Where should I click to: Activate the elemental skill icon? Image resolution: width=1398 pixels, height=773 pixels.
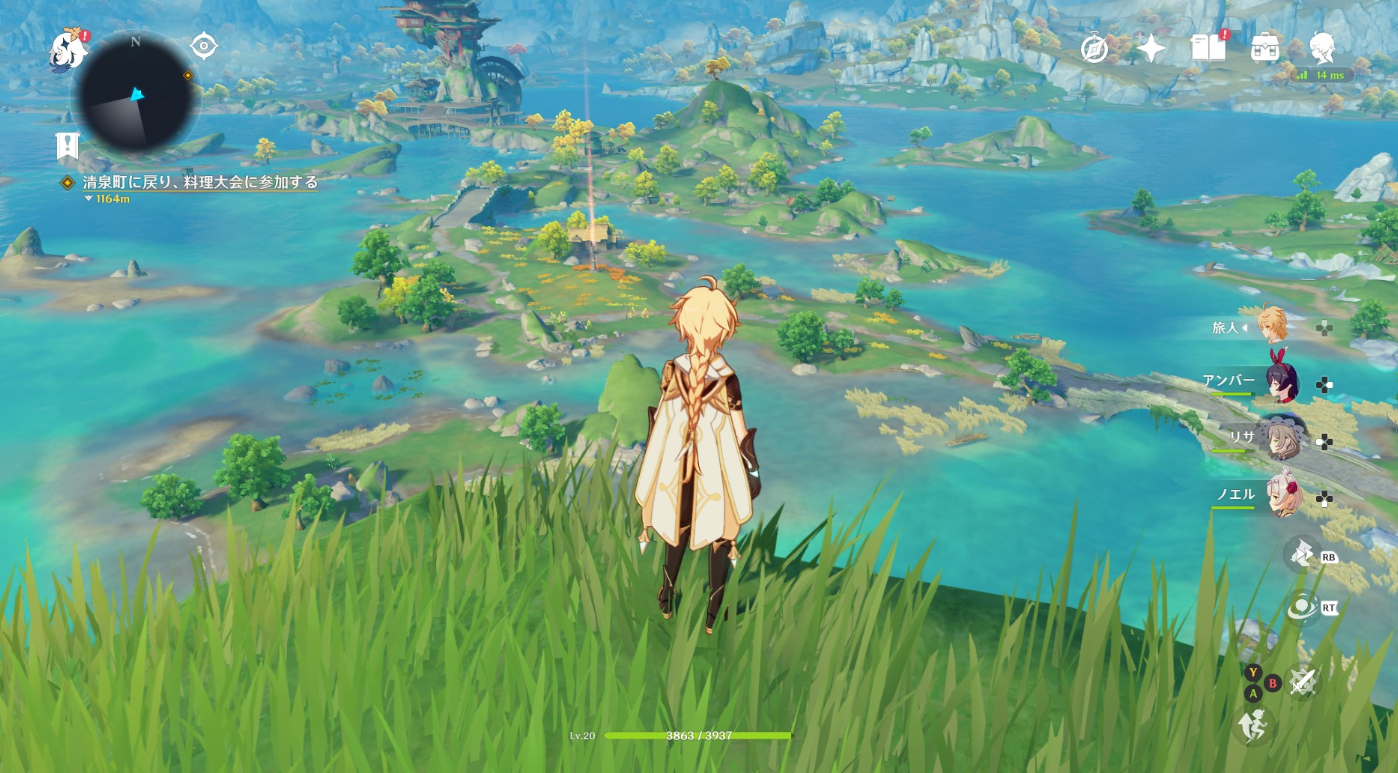[x=1301, y=554]
